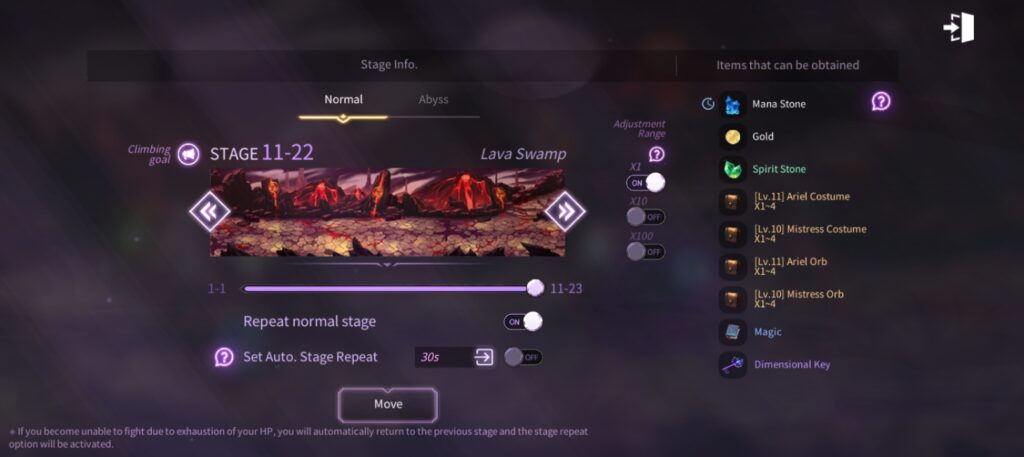Switch to the Abyss tab
The width and height of the screenshot is (1024, 457).
tap(433, 100)
